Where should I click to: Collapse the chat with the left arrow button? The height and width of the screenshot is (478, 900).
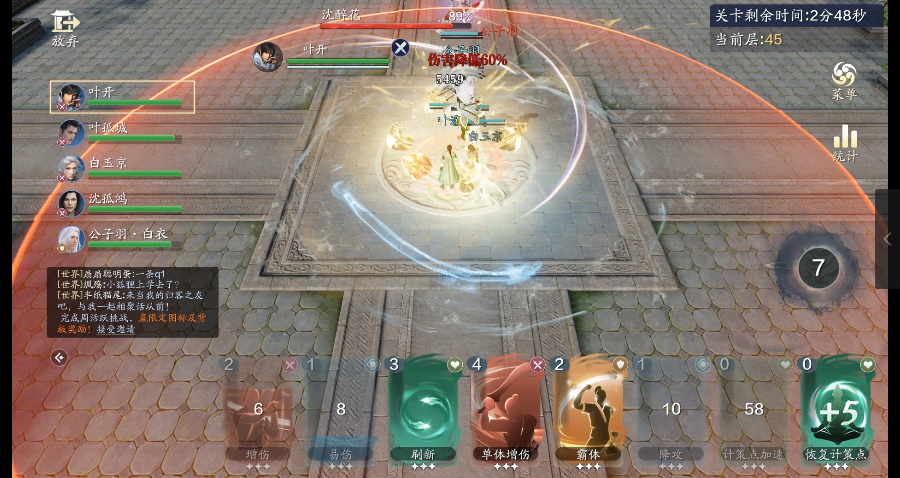[x=59, y=357]
